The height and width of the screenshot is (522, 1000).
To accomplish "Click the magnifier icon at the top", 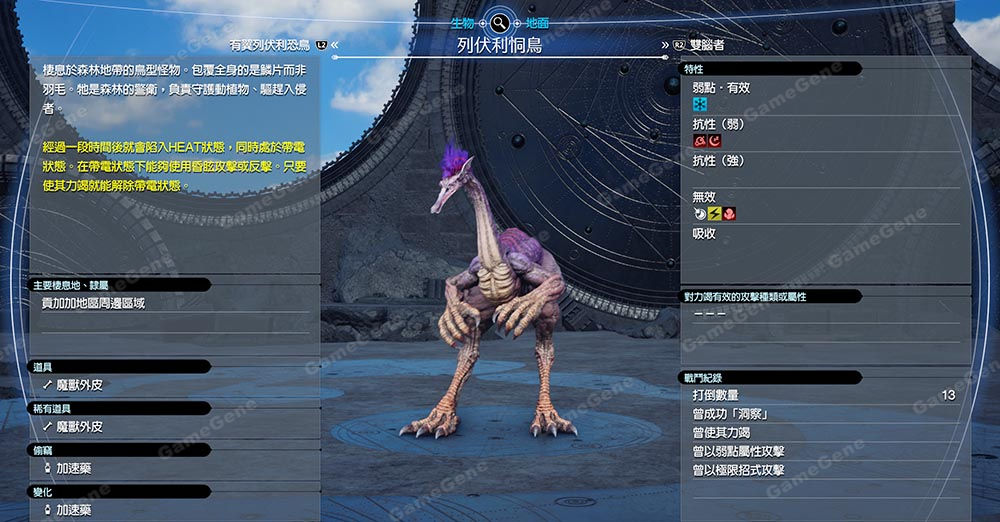I will [x=499, y=22].
